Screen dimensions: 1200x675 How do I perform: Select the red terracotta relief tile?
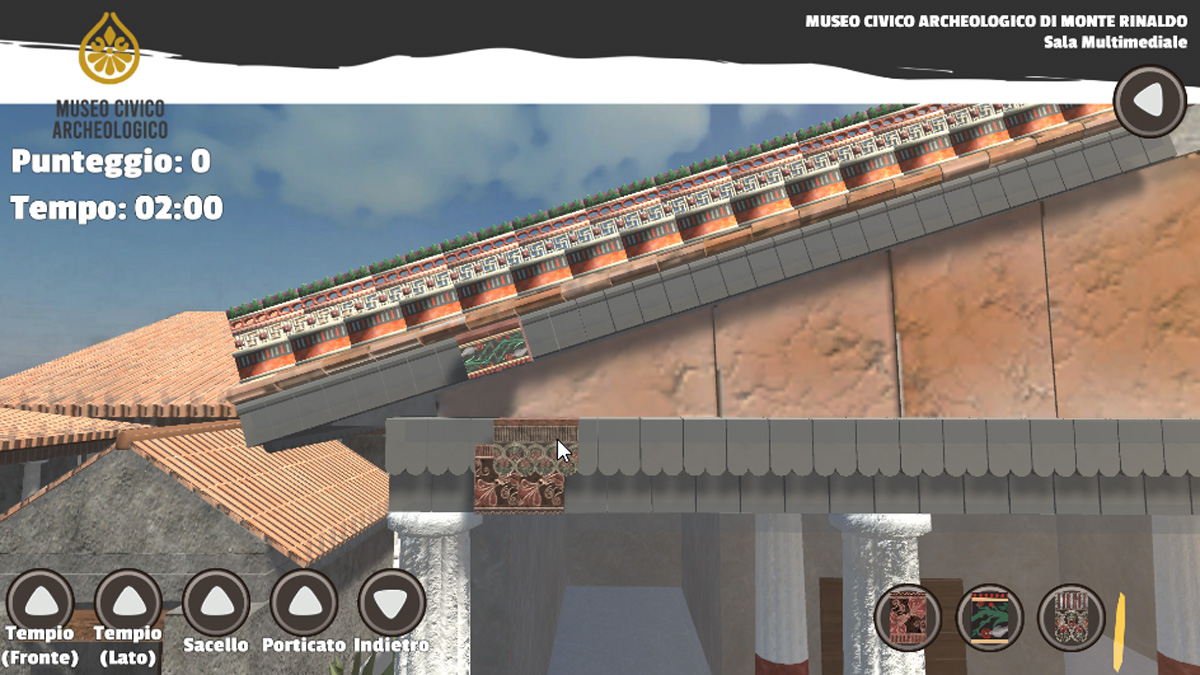point(908,617)
